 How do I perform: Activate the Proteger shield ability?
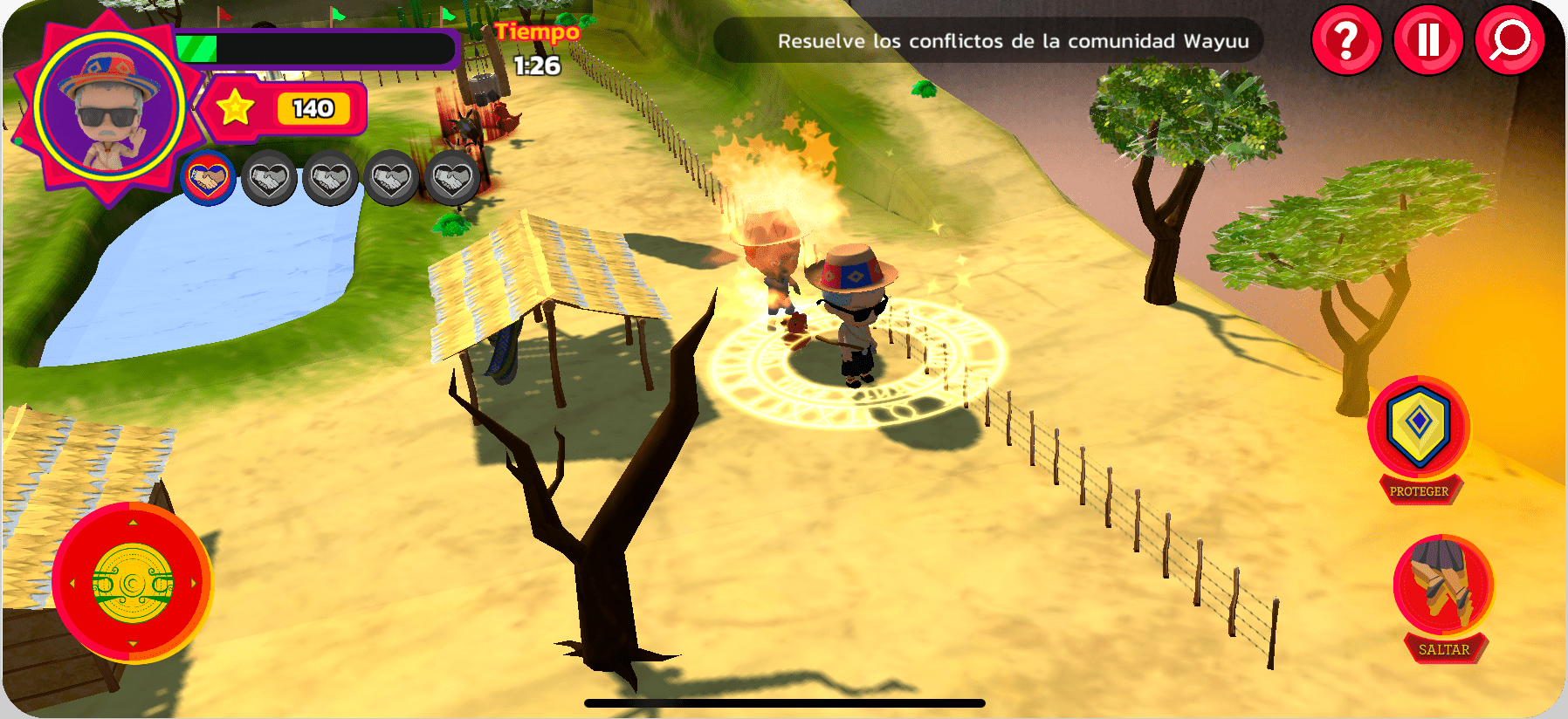[x=1419, y=428]
